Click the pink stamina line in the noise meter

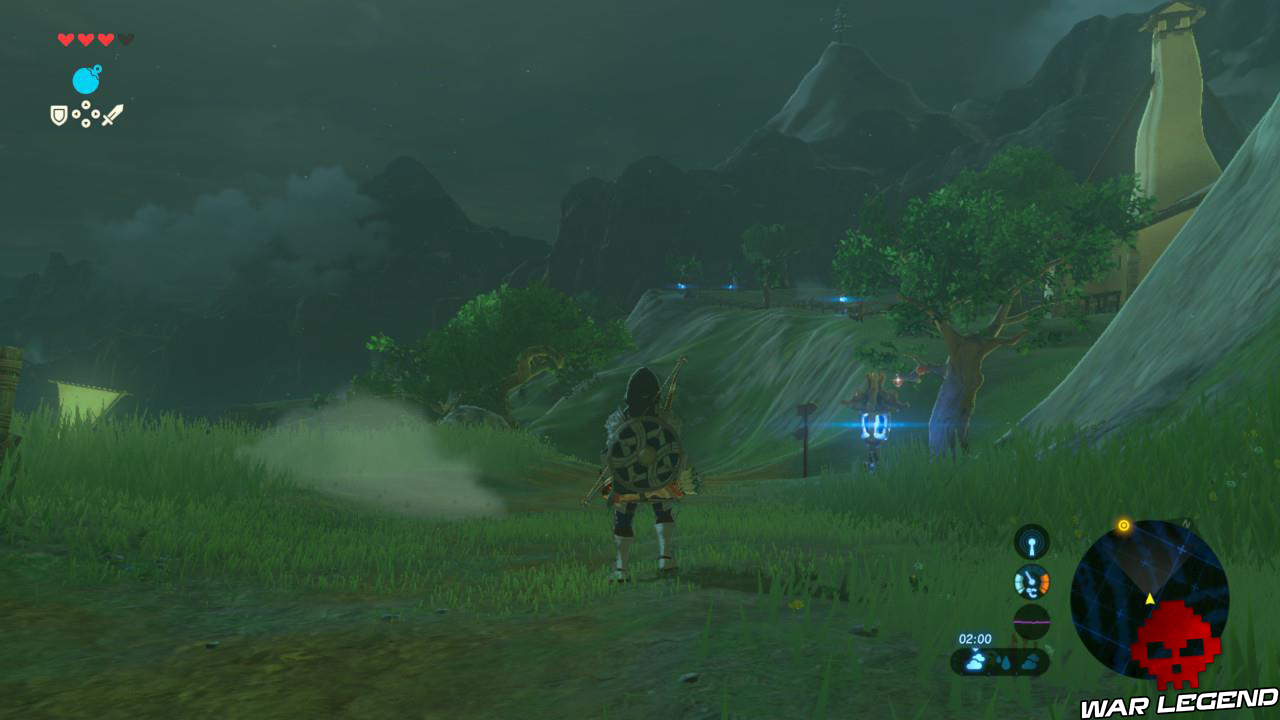(x=1031, y=622)
